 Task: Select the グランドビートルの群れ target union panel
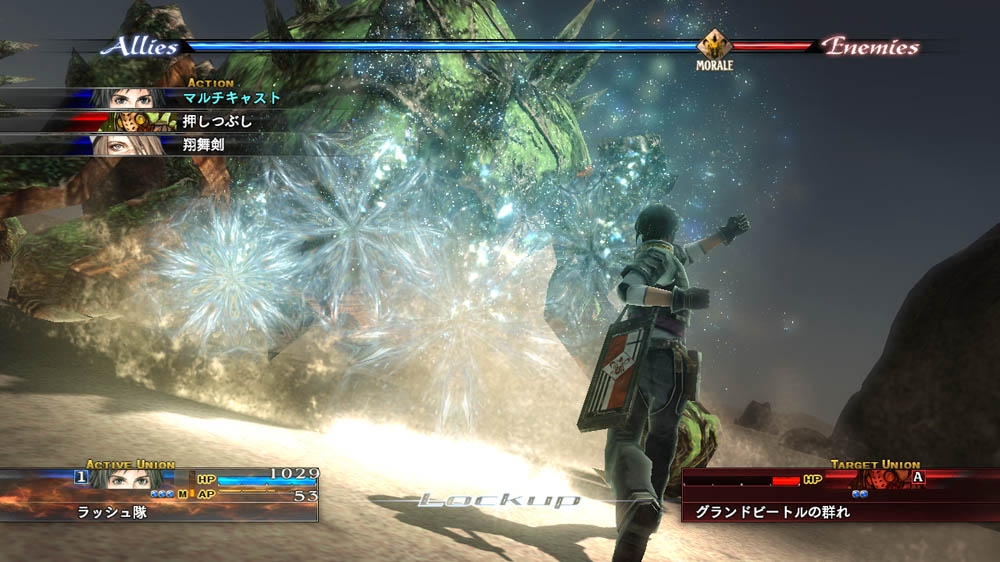pyautogui.click(x=840, y=493)
